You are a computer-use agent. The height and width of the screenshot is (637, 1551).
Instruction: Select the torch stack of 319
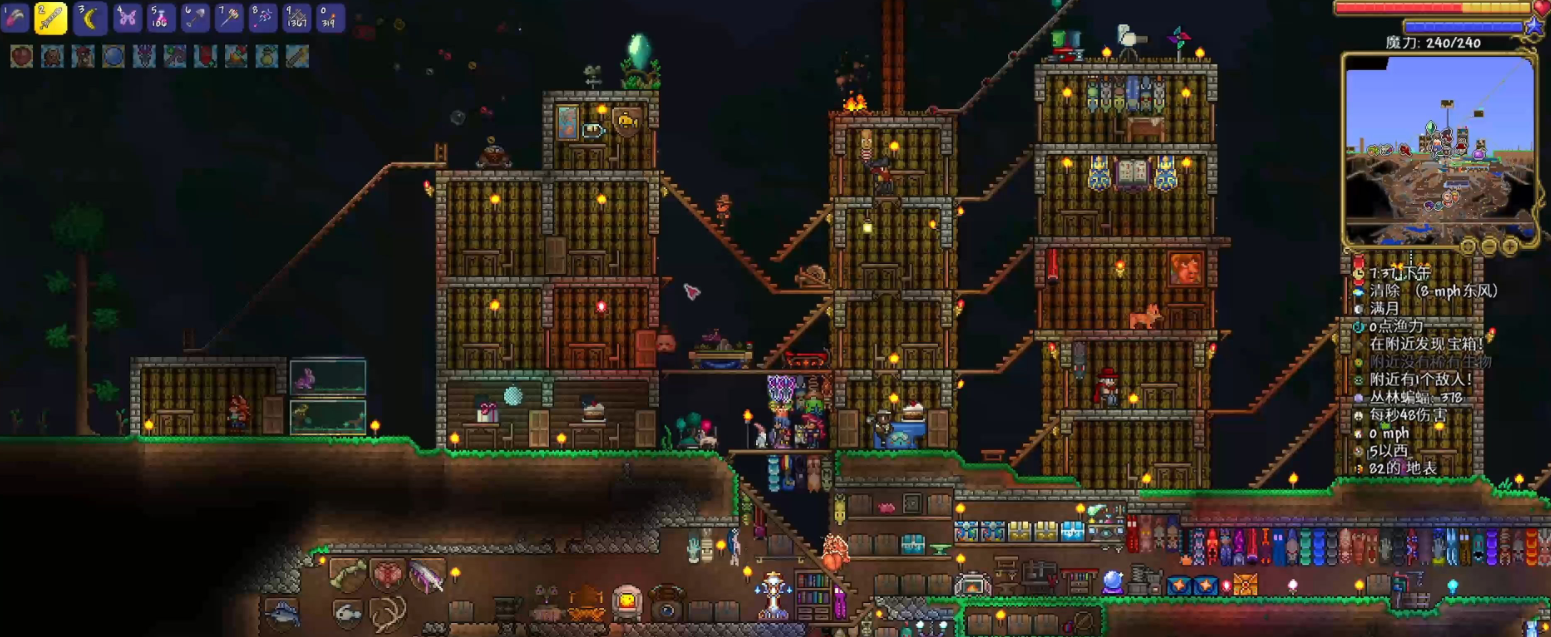331,17
